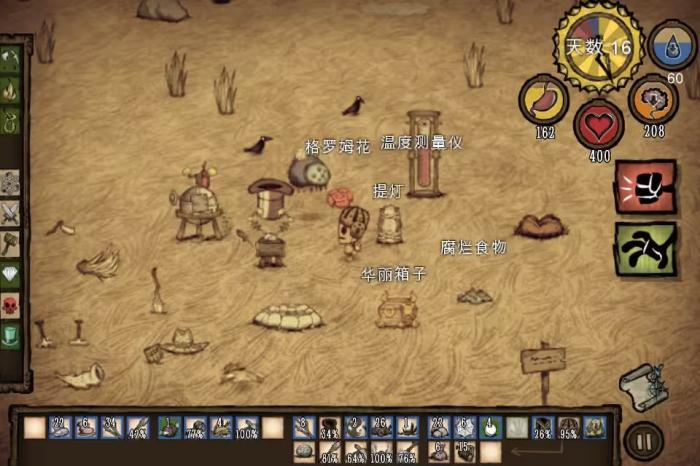The image size is (700, 466).
Task: Open the Survival rope-trap crafting tab
Action: (11, 123)
